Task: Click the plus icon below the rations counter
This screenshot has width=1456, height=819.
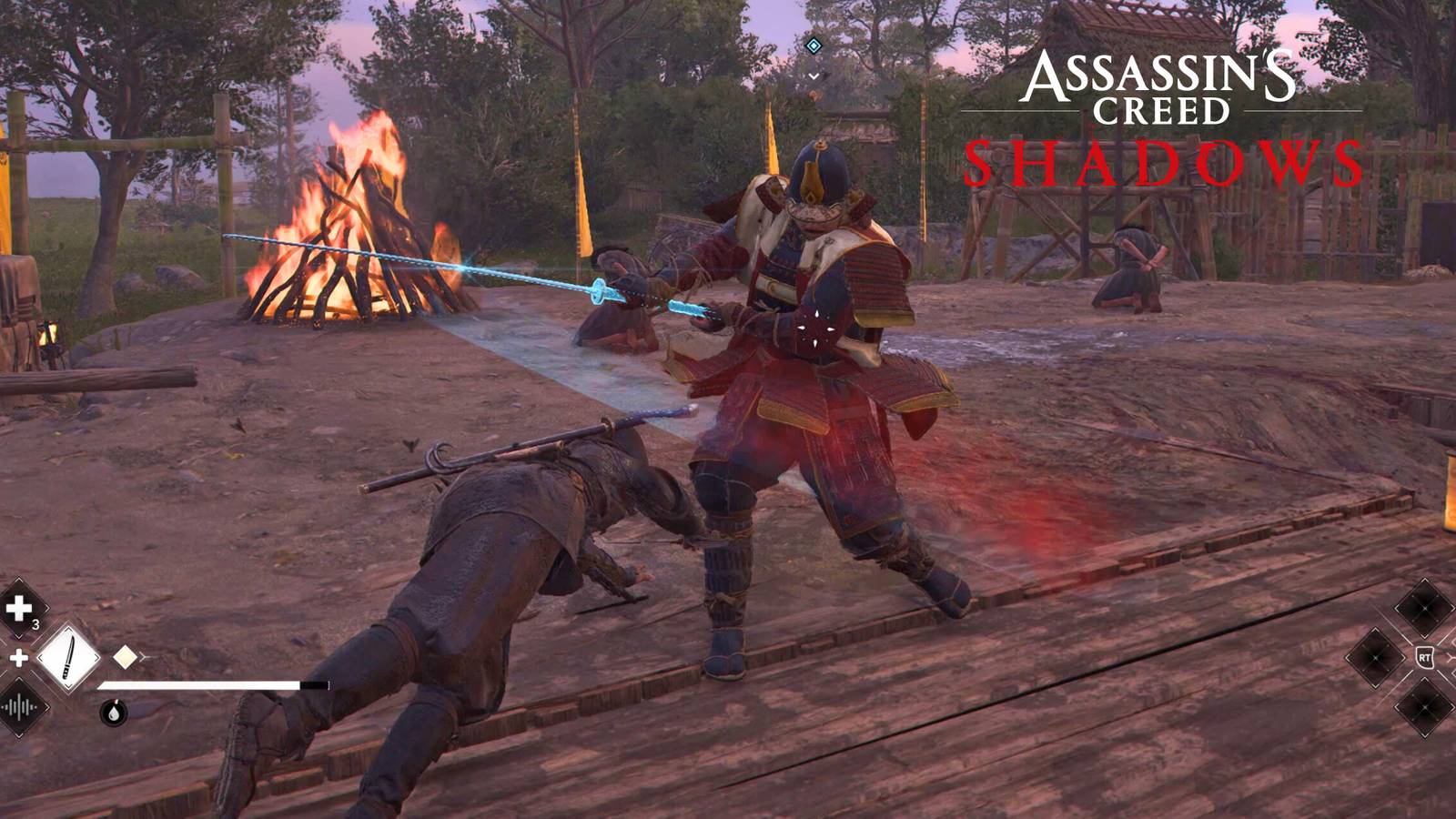Action: click(19, 657)
